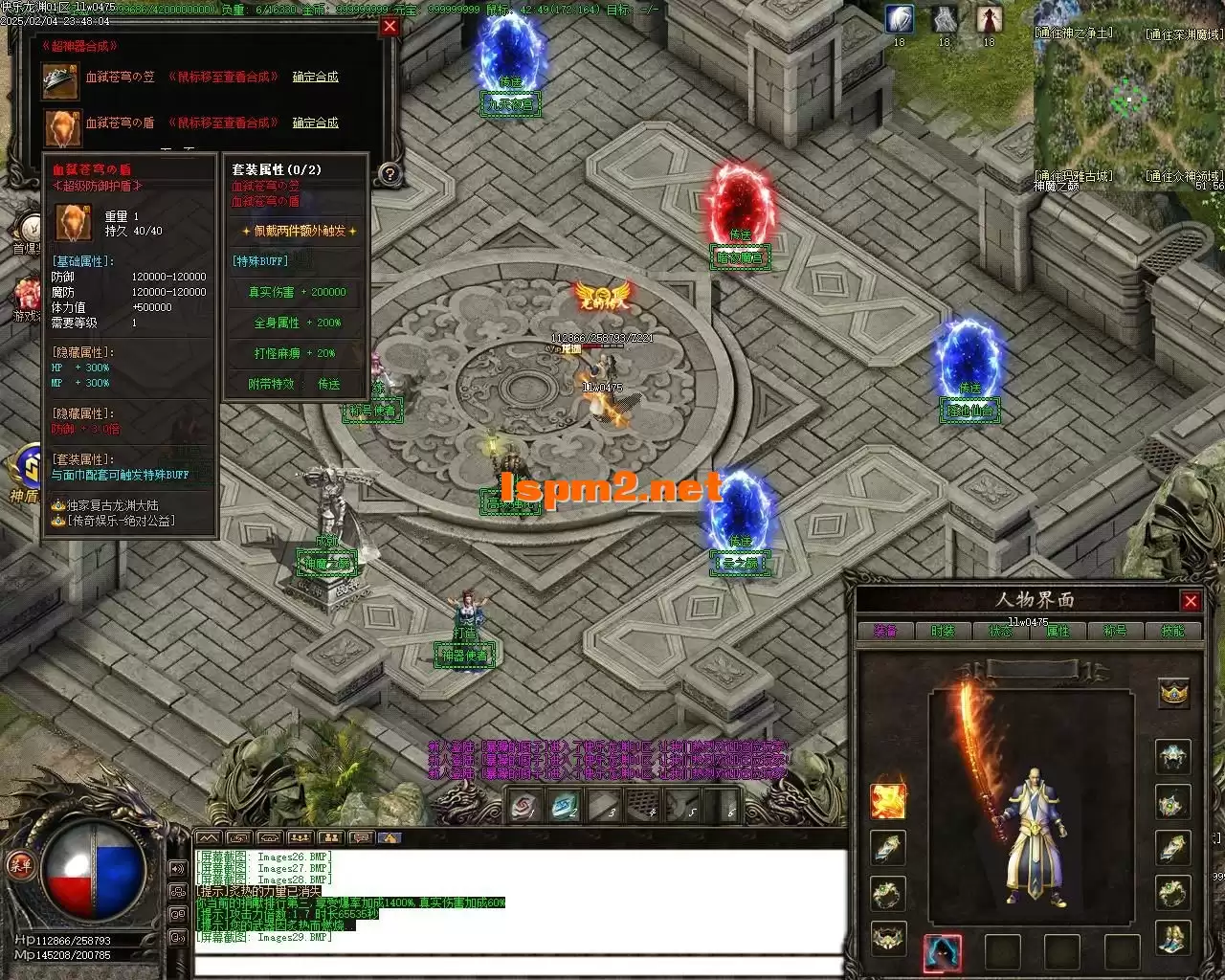1225x980 pixels.
Task: Open the synthesis window help question mark
Action: click(390, 174)
